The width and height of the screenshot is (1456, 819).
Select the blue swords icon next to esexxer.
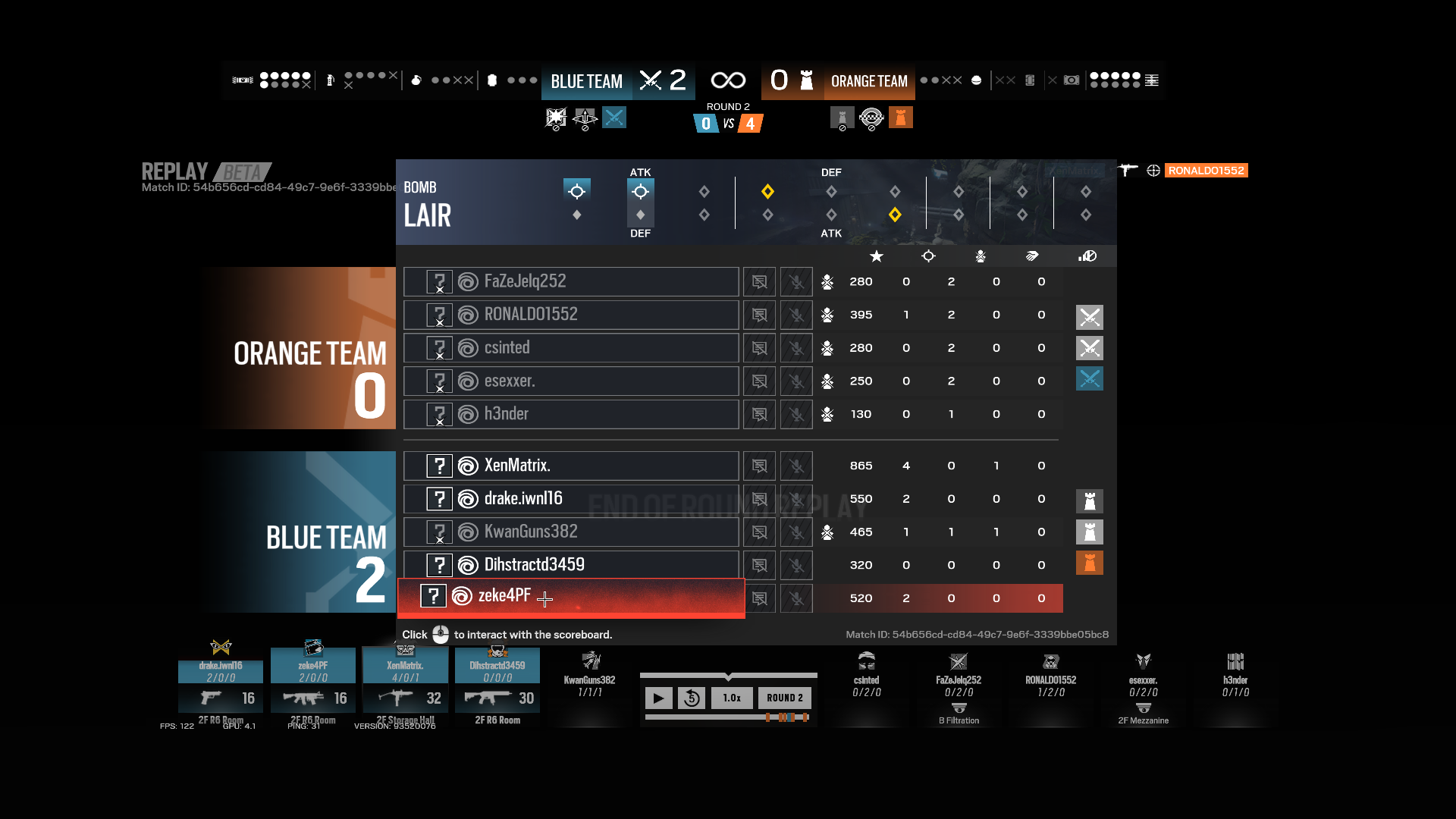tap(1090, 379)
